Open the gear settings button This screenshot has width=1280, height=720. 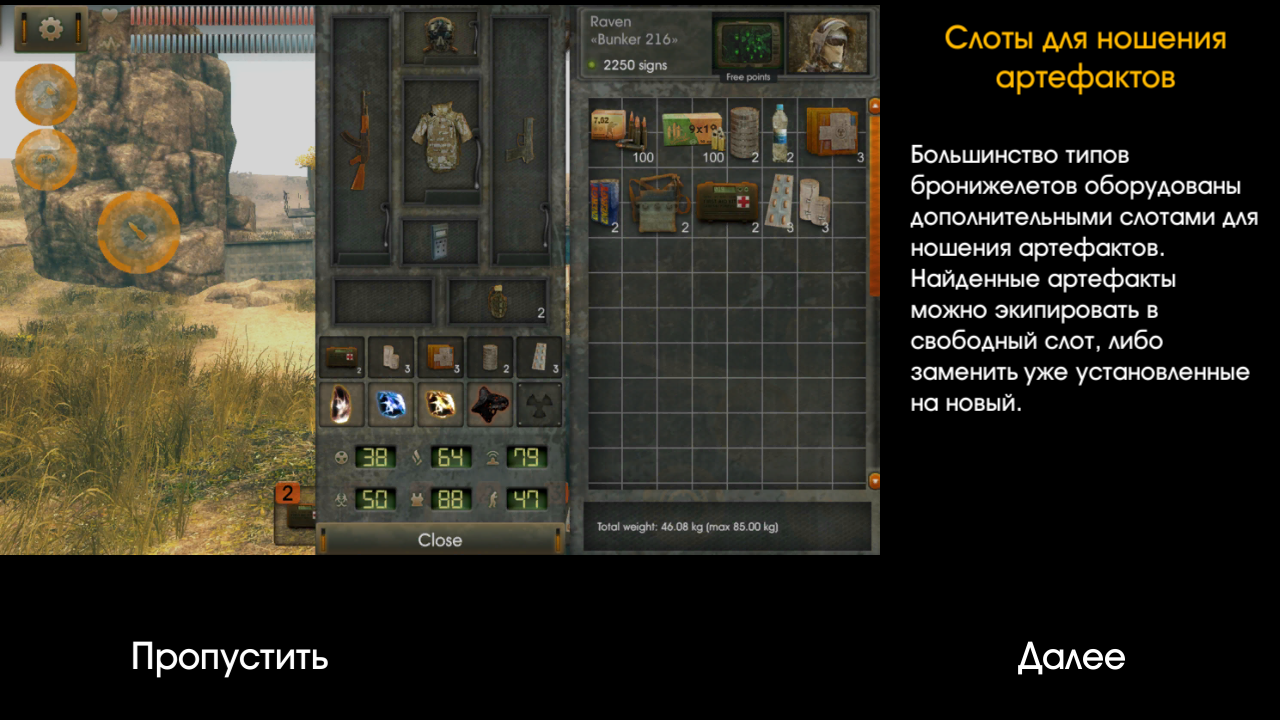coord(50,28)
